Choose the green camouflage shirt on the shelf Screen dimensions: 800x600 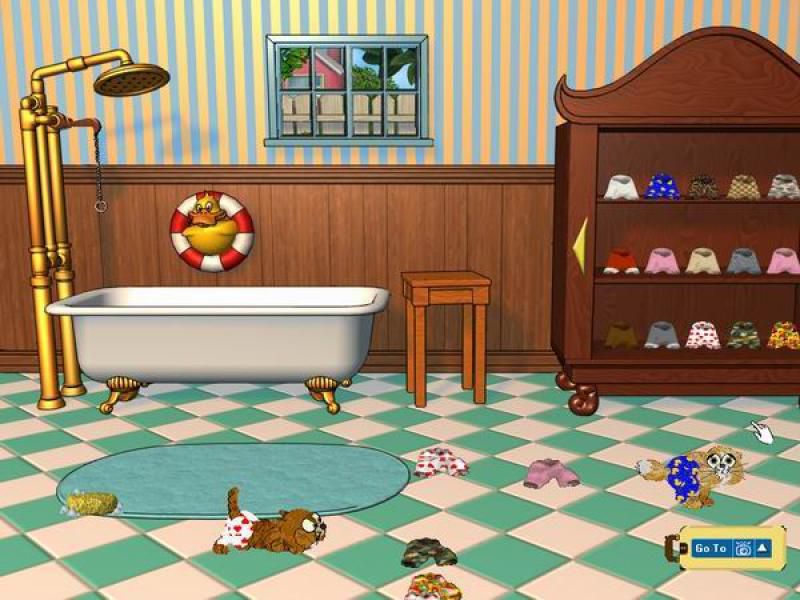743,334
